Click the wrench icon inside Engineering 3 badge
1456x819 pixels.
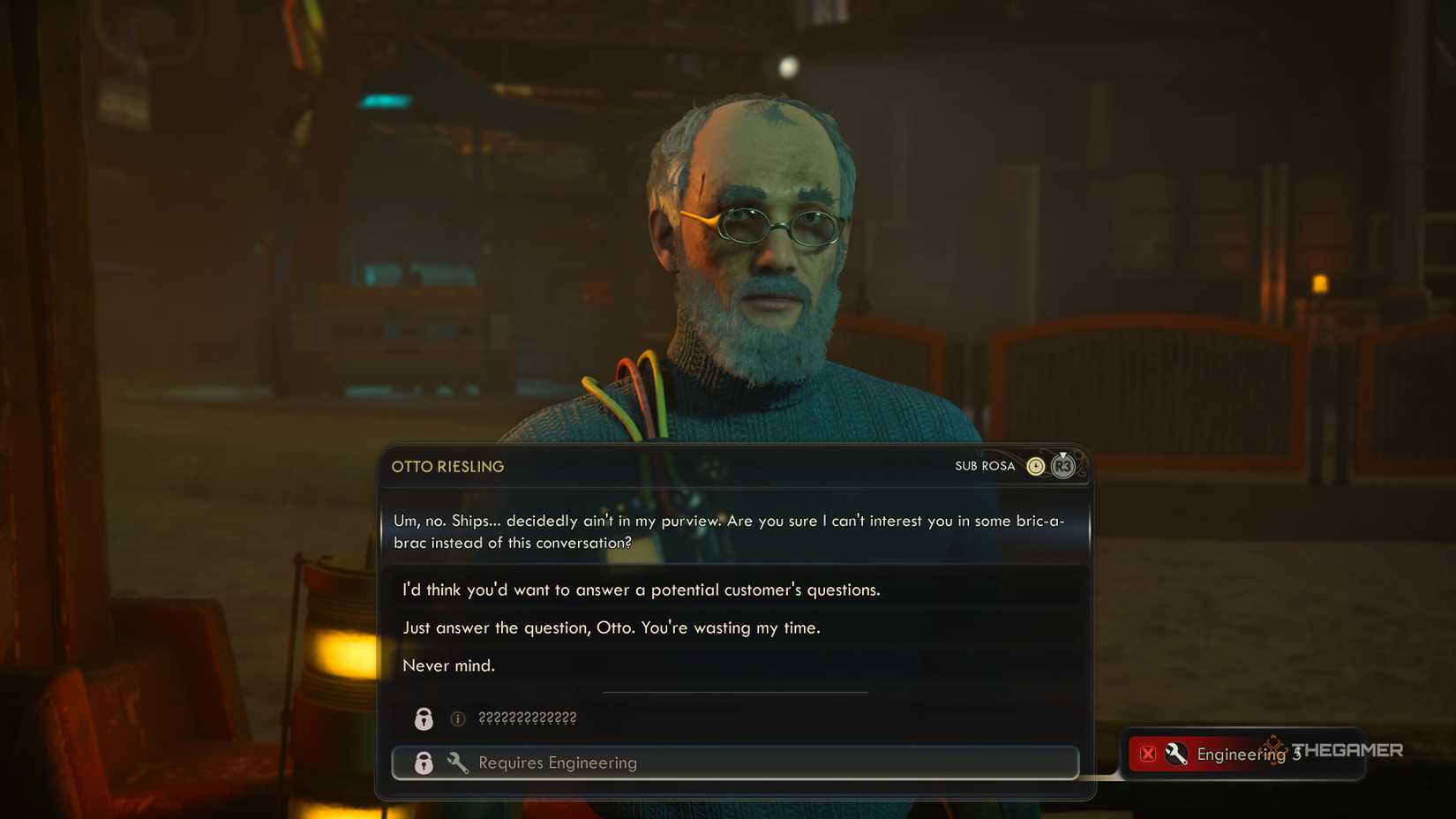tap(1176, 754)
